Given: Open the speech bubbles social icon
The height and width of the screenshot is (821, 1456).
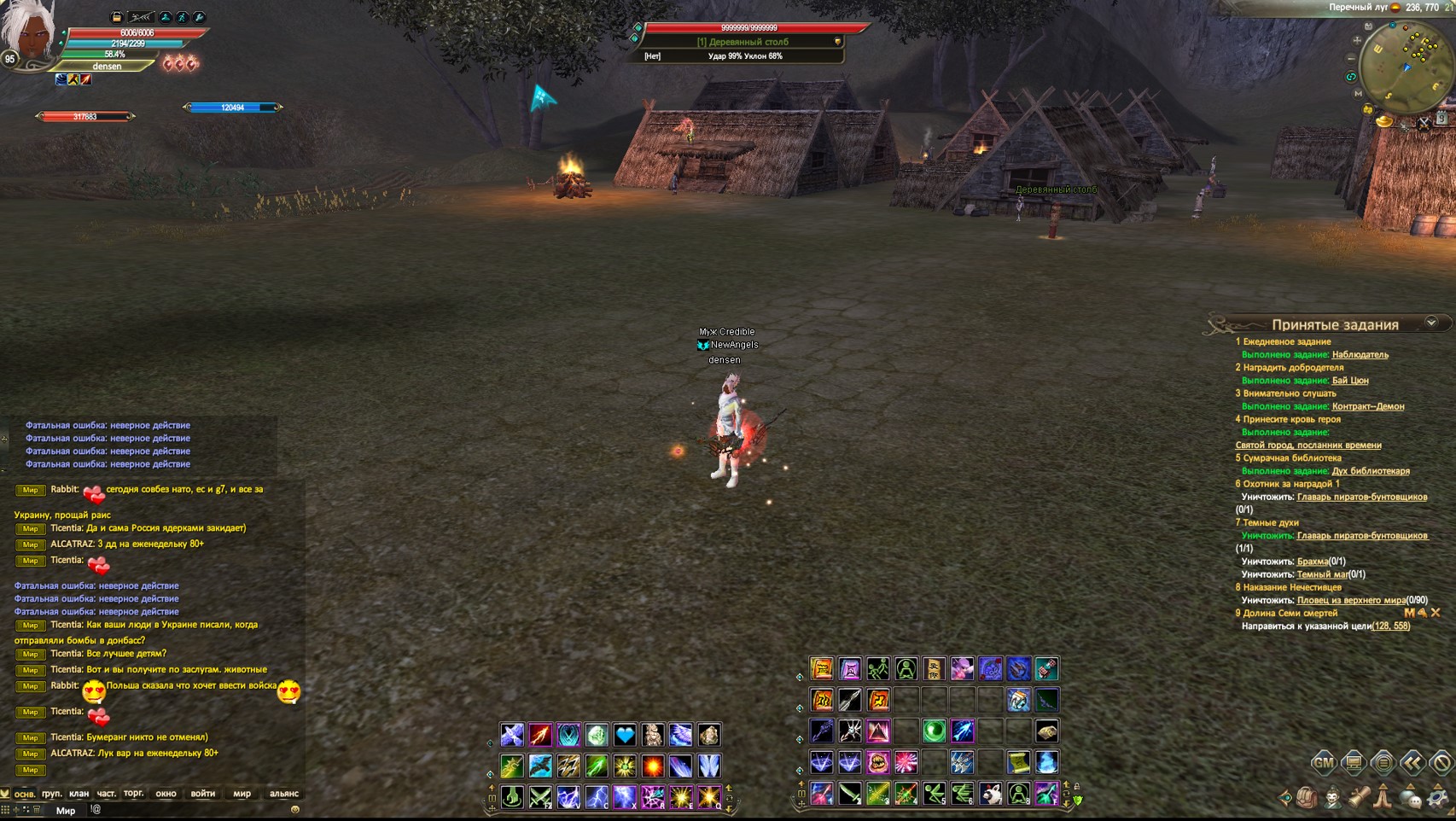Looking at the screenshot, I should (1411, 799).
